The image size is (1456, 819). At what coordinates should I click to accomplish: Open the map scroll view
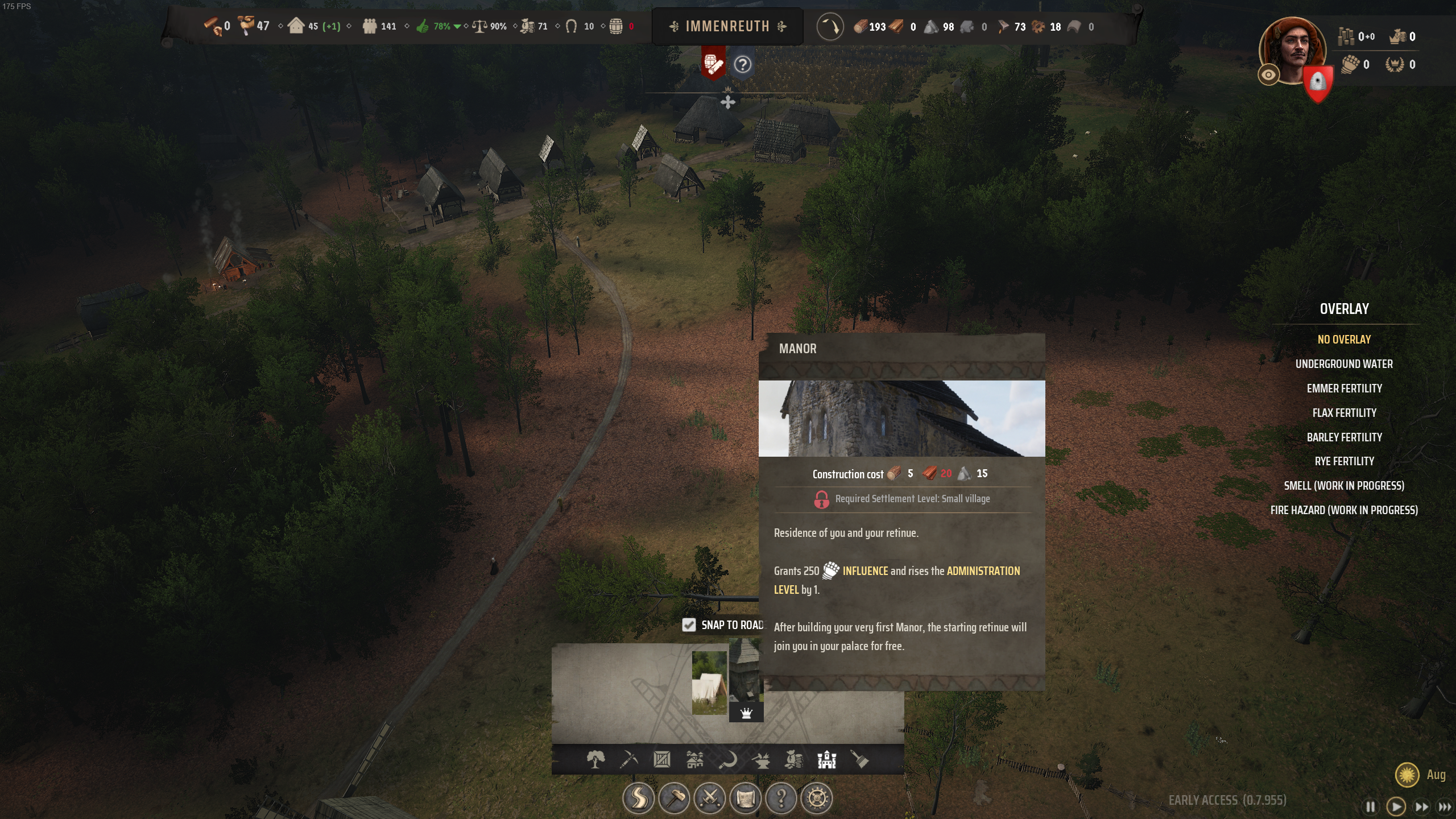(746, 799)
